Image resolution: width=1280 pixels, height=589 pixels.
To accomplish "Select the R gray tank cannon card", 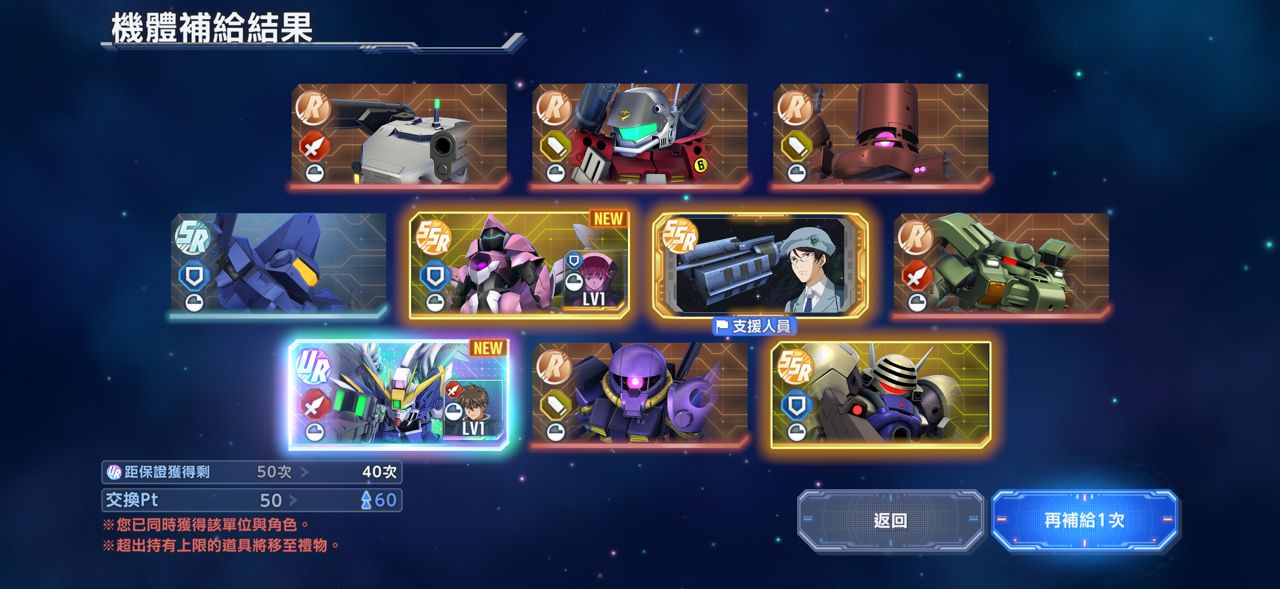I will [x=399, y=135].
